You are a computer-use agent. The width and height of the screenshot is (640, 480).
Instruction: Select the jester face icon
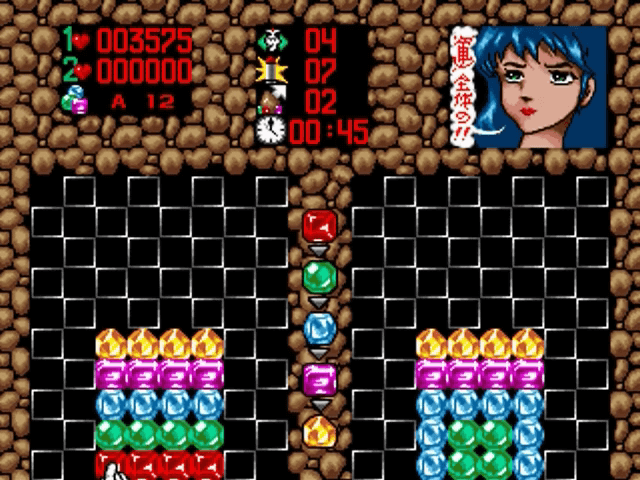[x=270, y=40]
